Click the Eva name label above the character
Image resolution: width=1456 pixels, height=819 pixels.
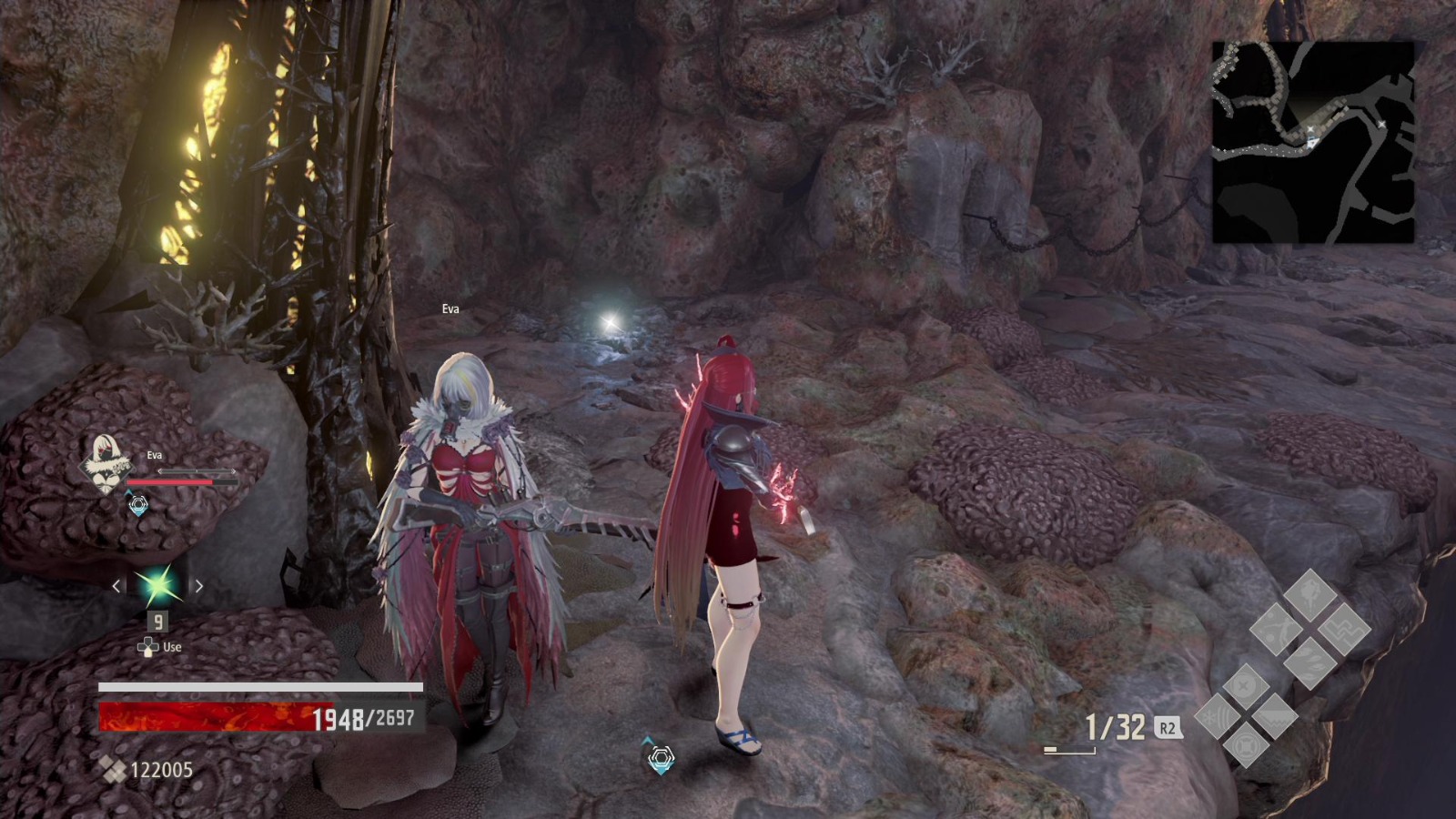(x=450, y=308)
